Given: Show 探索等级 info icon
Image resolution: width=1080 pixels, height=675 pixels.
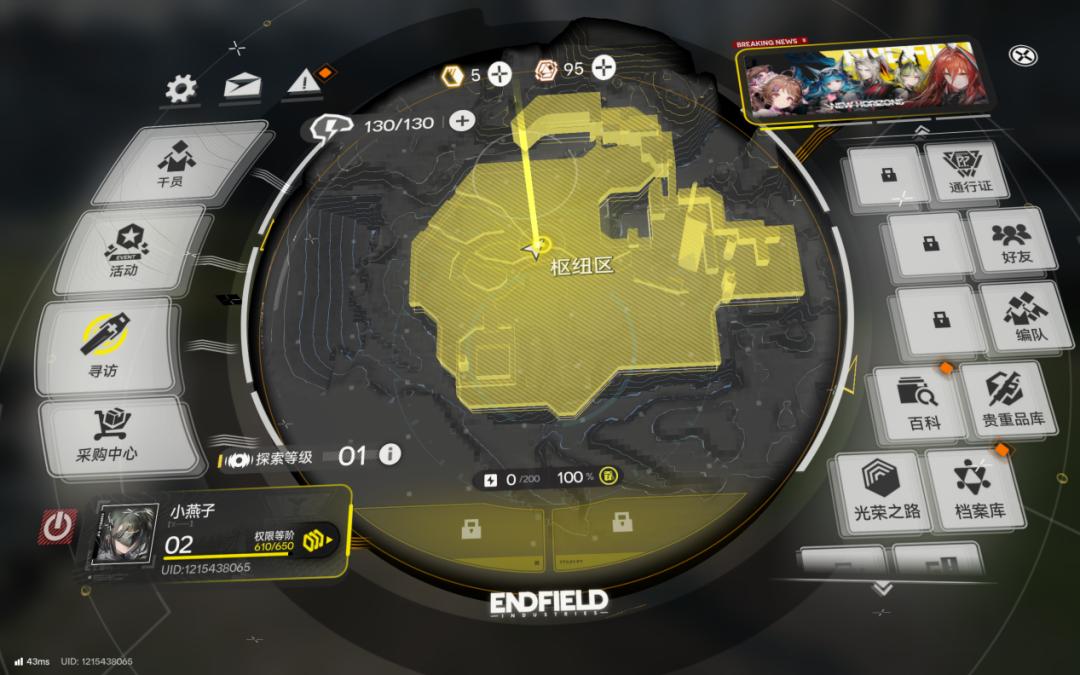Looking at the screenshot, I should pos(389,455).
